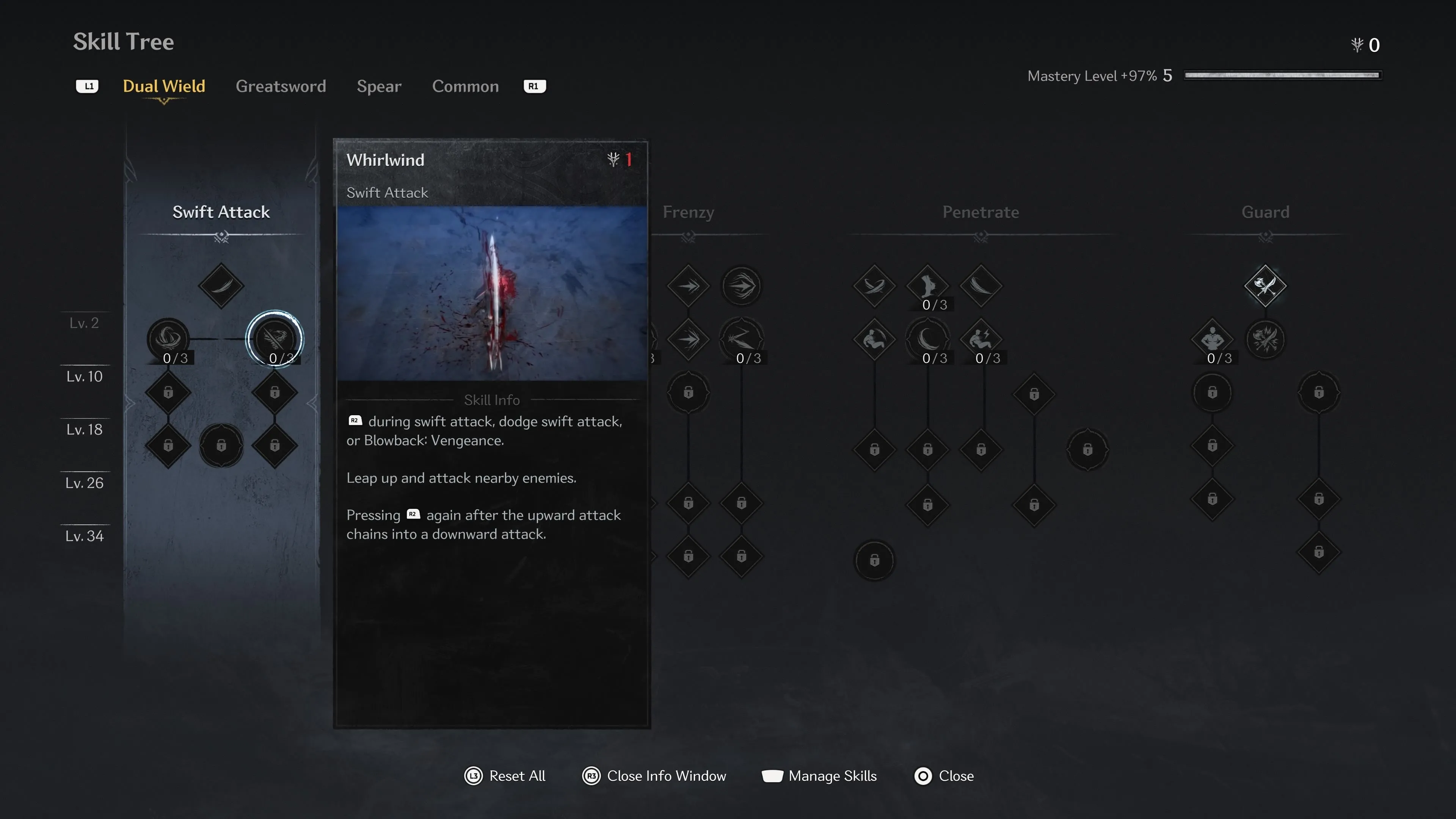The height and width of the screenshot is (819, 1456).
Task: Select the Common skills tab
Action: click(x=465, y=86)
